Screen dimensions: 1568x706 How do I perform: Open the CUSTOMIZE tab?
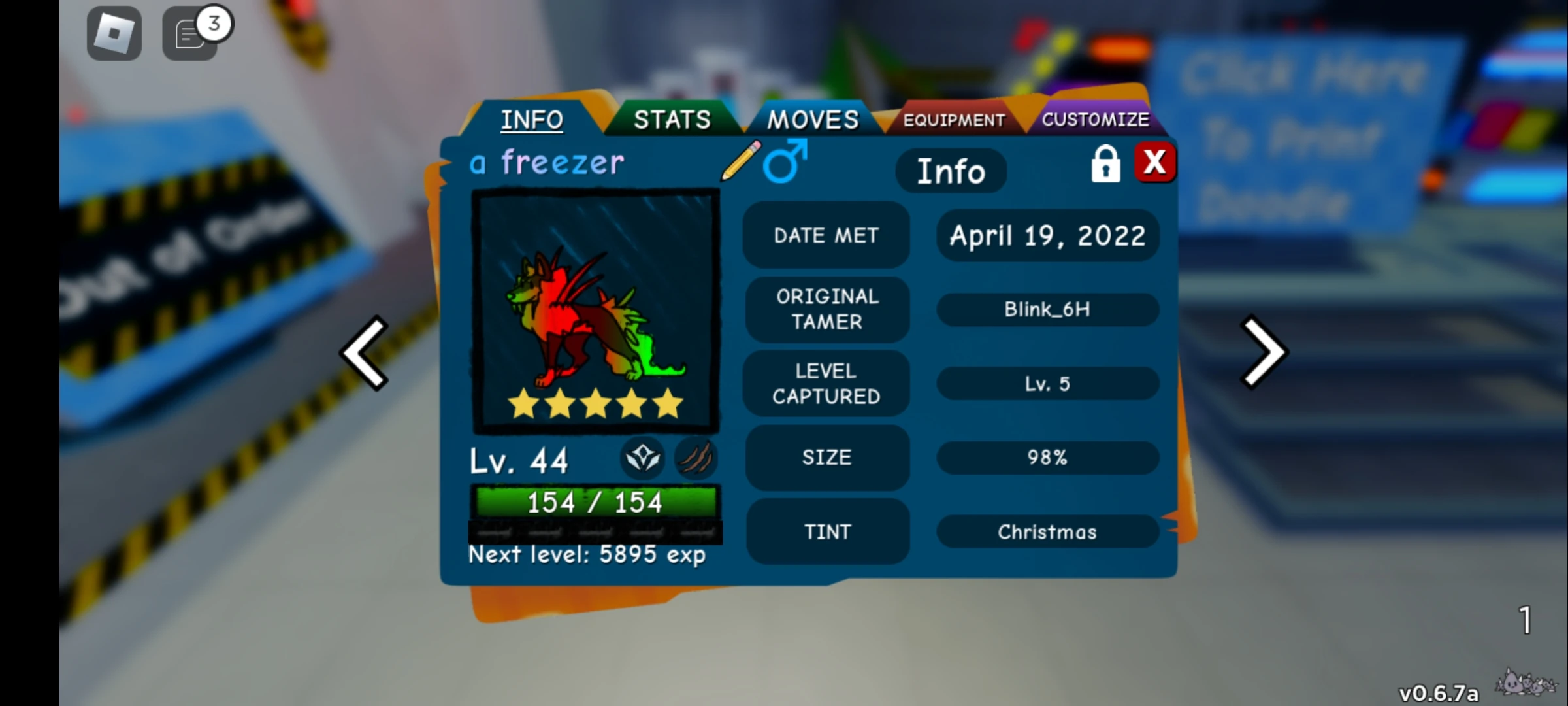tap(1096, 119)
